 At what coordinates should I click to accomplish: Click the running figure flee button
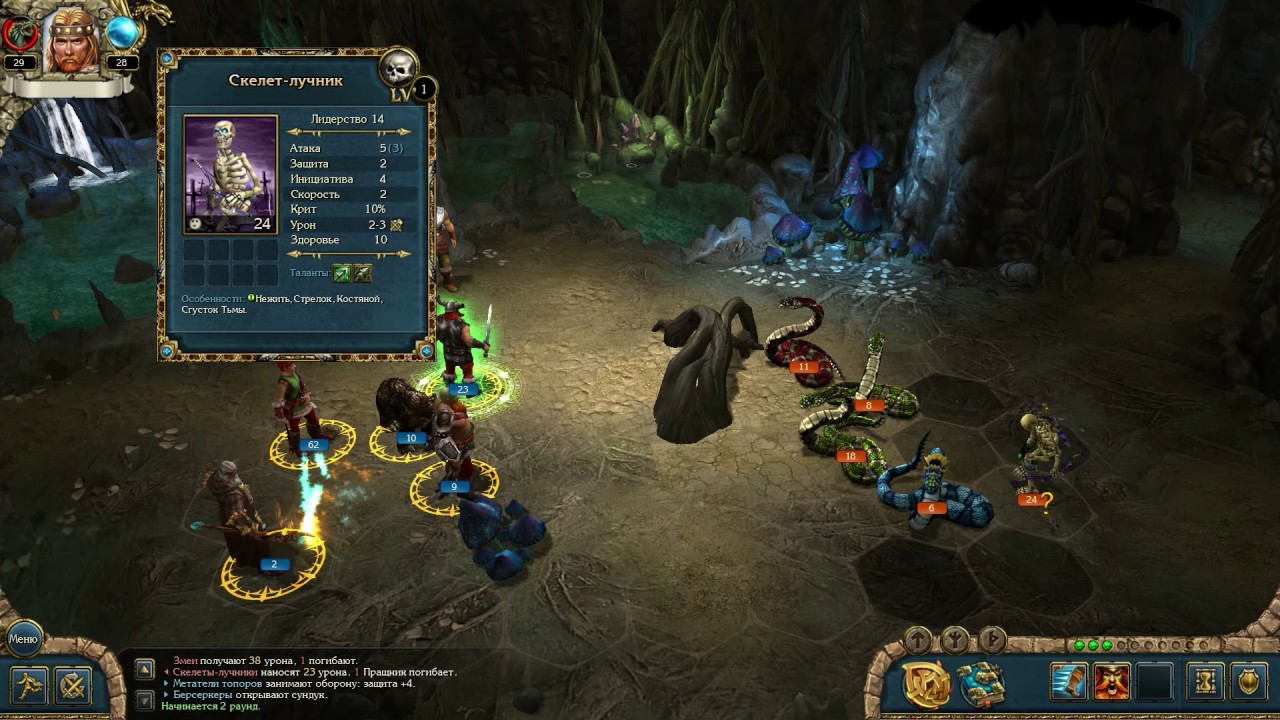tap(27, 686)
